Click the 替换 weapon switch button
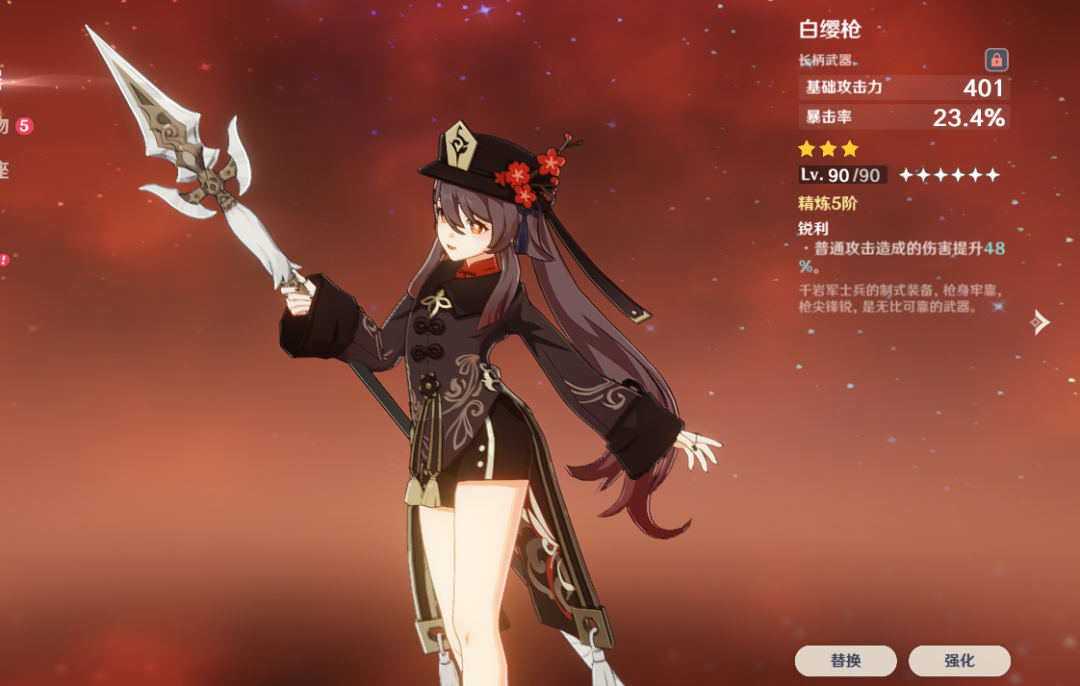The height and width of the screenshot is (686, 1080). point(845,660)
